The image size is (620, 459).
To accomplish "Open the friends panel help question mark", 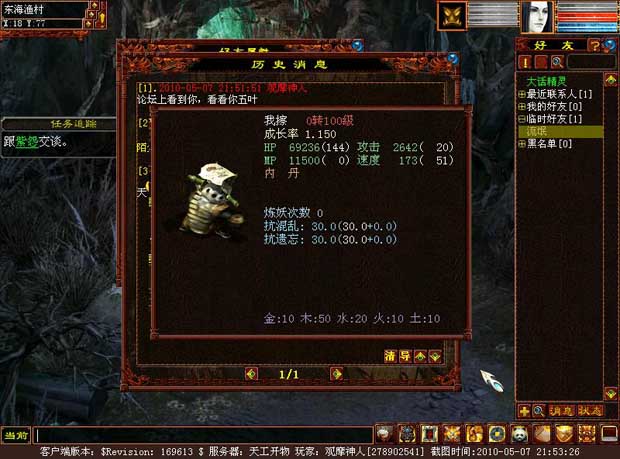I will [594, 45].
